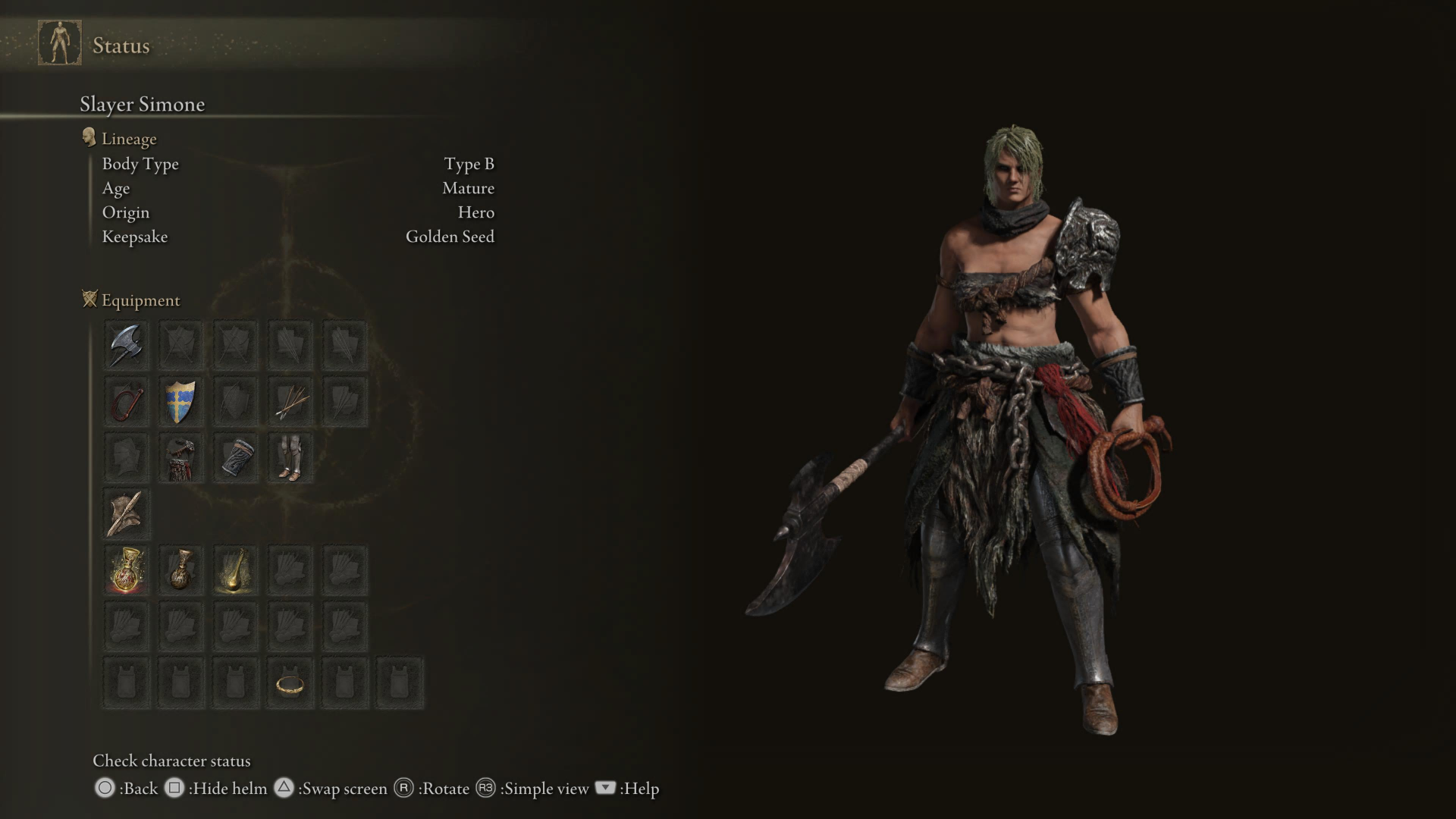1456x819 pixels.
Task: Choose the blue and gold shield
Action: pos(180,402)
